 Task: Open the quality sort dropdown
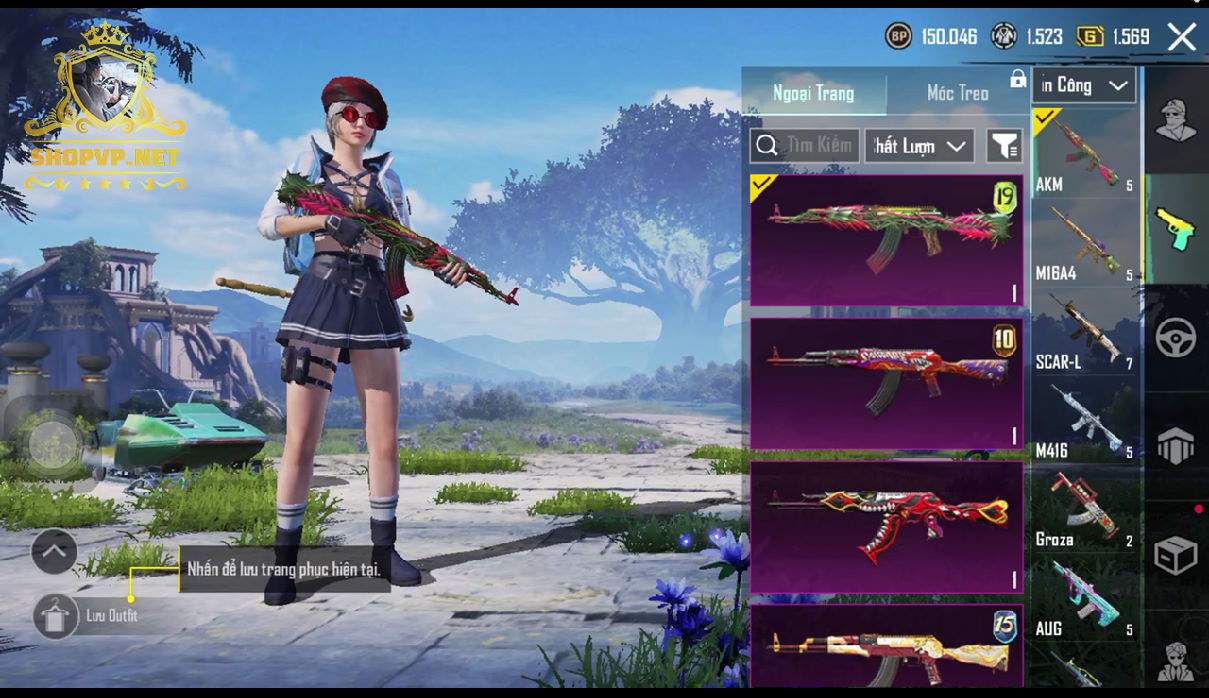coord(920,146)
